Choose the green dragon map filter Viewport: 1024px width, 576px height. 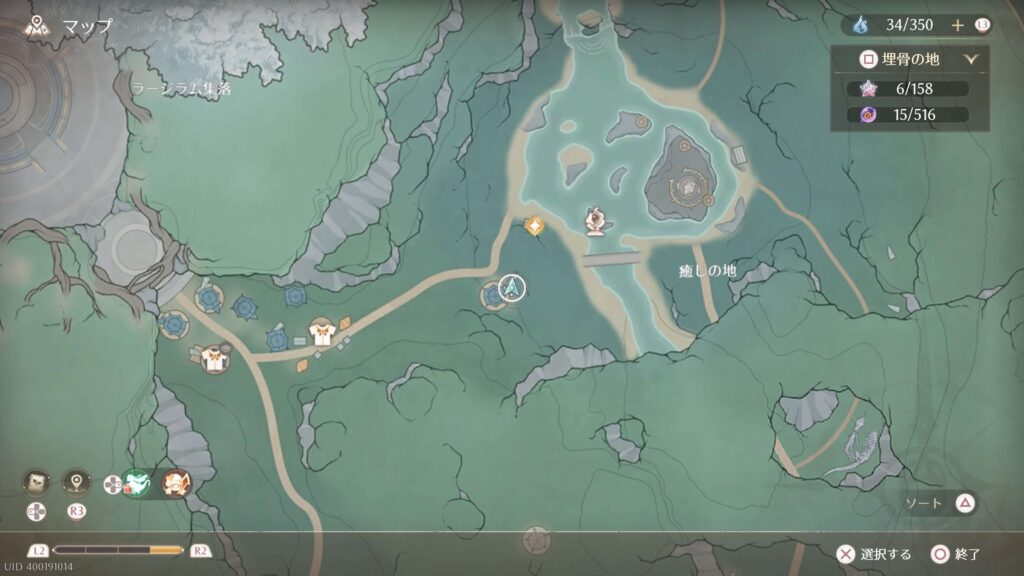point(137,484)
